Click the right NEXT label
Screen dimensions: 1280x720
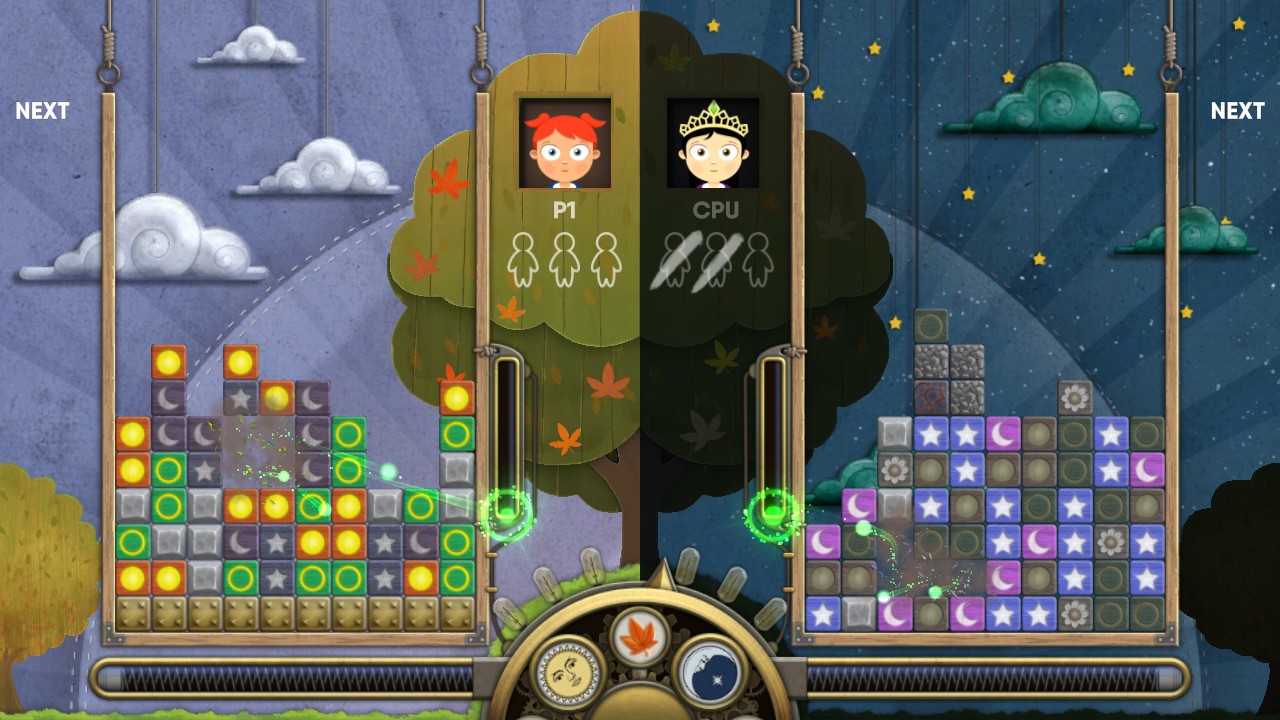pos(1237,111)
